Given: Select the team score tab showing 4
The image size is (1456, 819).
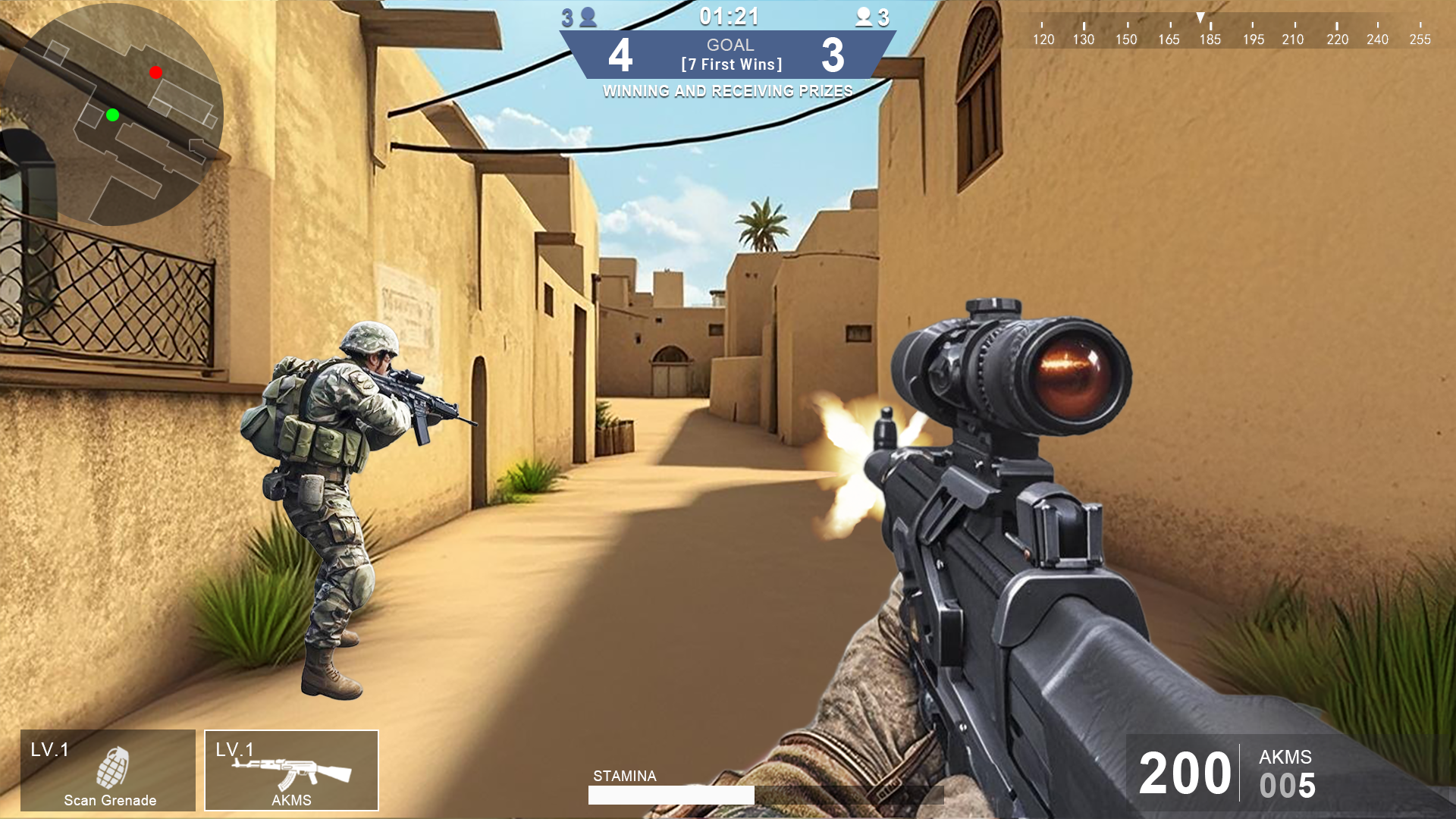Looking at the screenshot, I should (620, 57).
